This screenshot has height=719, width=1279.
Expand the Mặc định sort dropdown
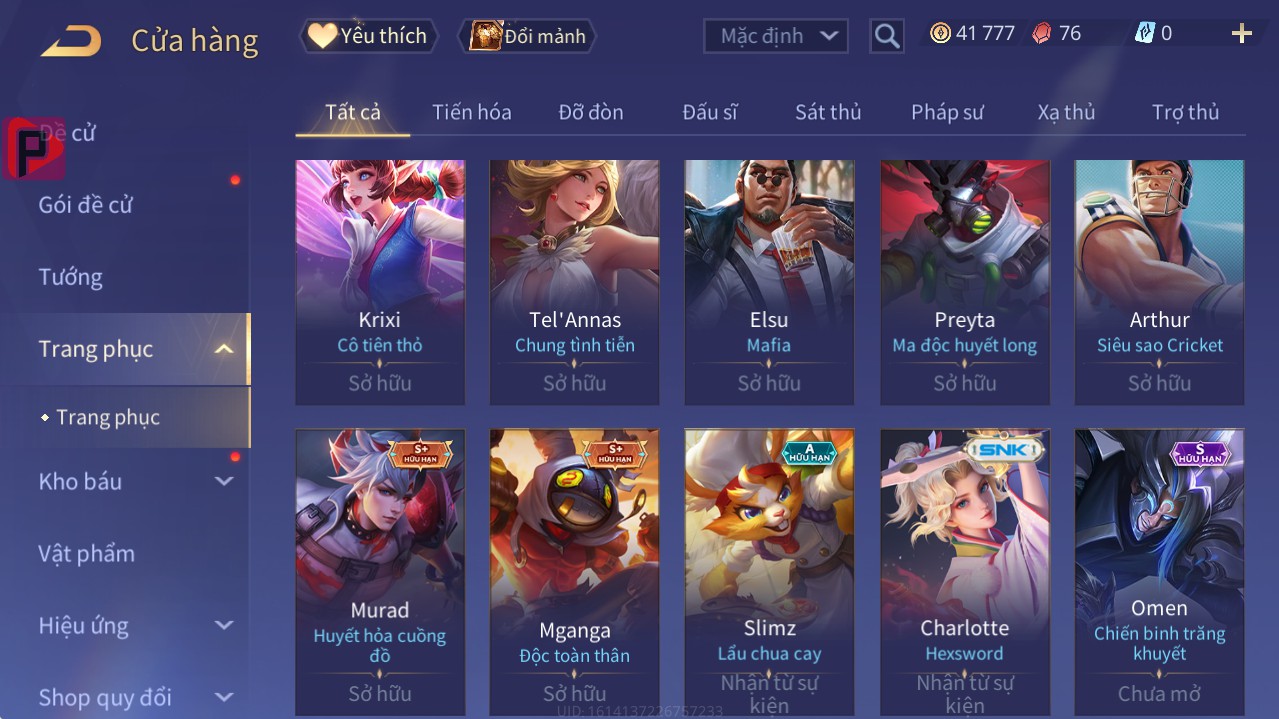[776, 36]
